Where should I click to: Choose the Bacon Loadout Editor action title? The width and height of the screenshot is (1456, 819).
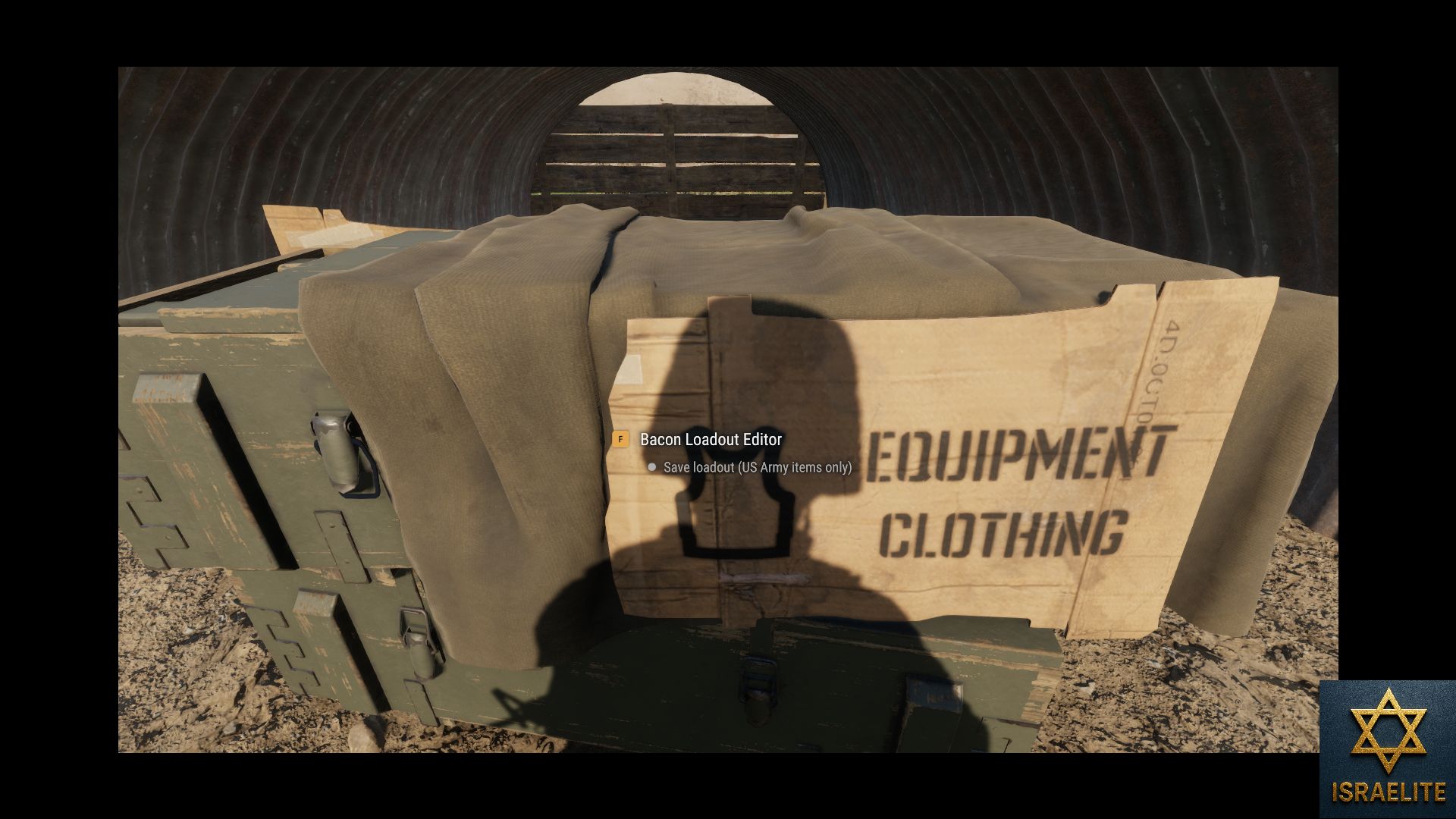pyautogui.click(x=711, y=439)
